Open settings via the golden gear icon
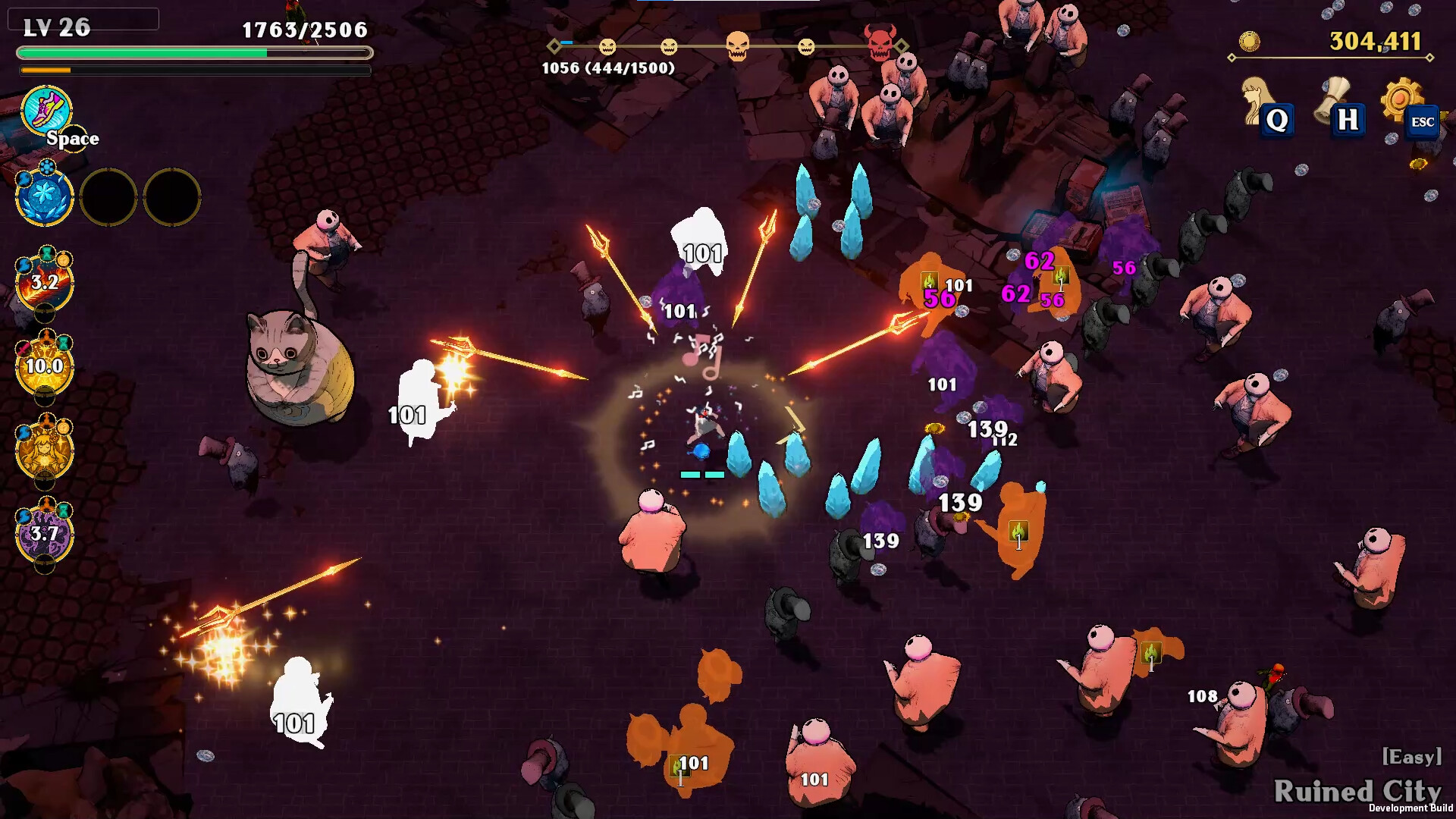The width and height of the screenshot is (1456, 819). coord(1401,99)
